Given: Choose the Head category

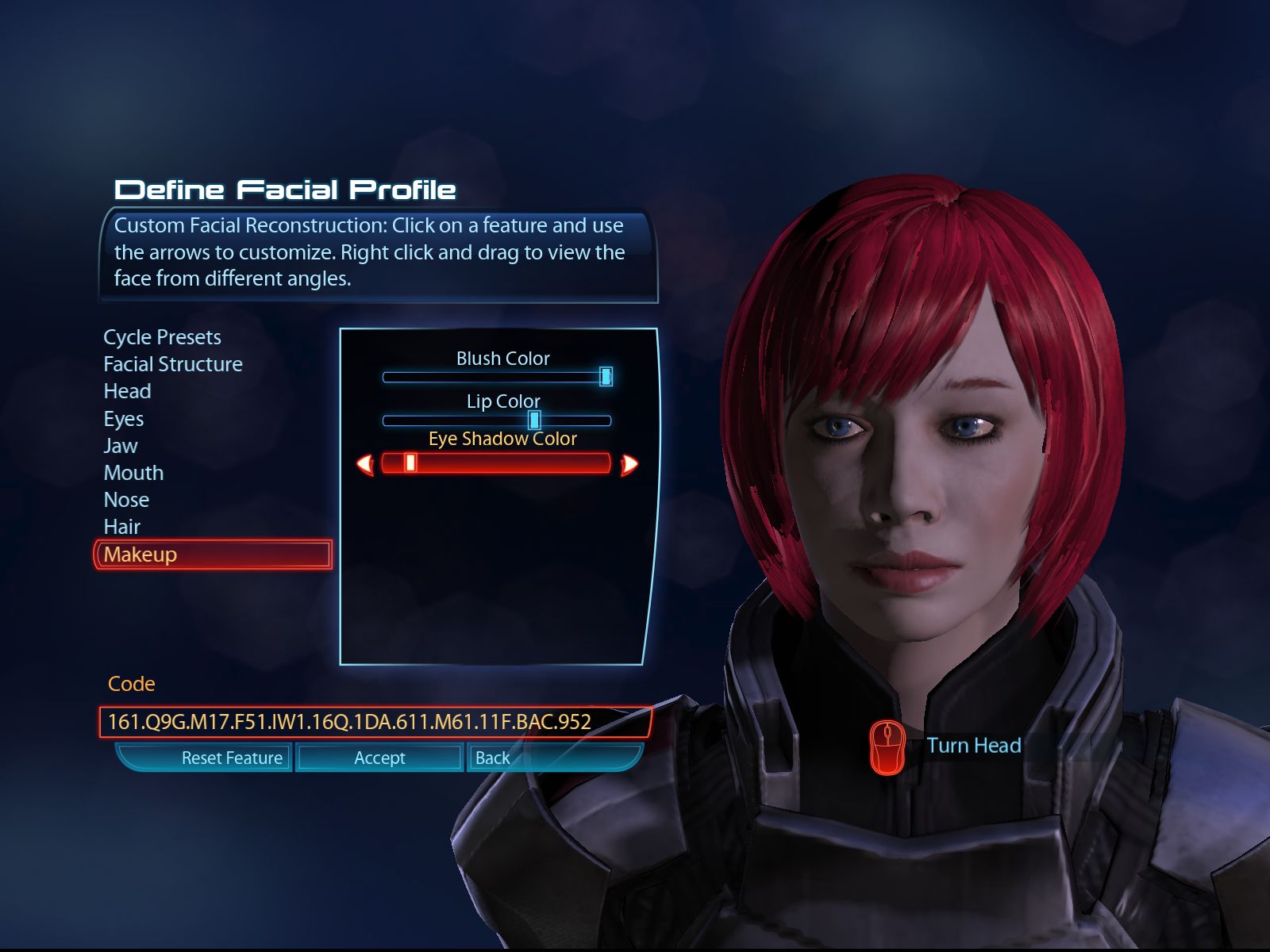Looking at the screenshot, I should click(x=127, y=391).
